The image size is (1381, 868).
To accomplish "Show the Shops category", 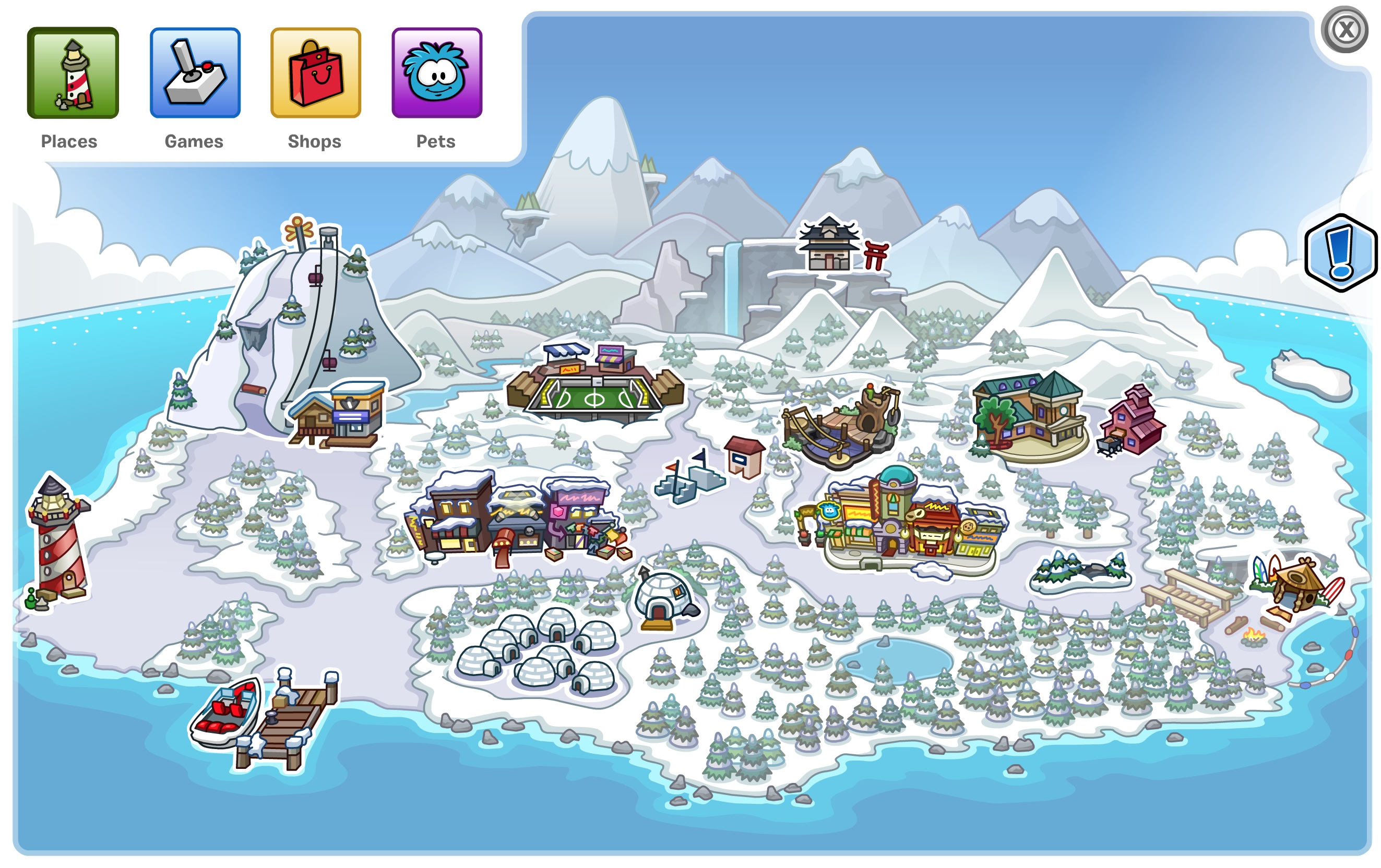I will click(x=315, y=73).
